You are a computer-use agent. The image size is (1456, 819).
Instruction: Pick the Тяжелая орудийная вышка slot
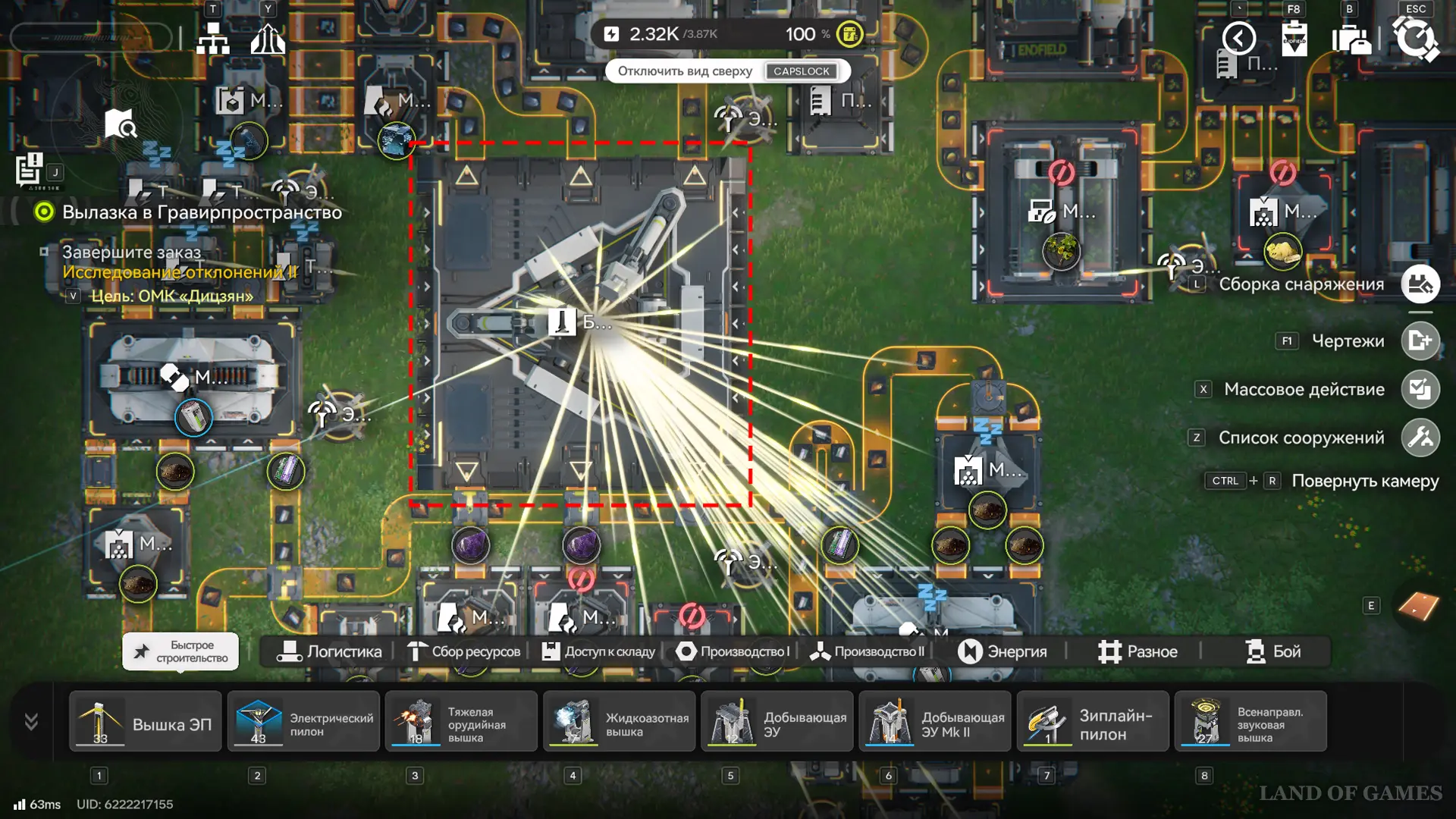461,722
